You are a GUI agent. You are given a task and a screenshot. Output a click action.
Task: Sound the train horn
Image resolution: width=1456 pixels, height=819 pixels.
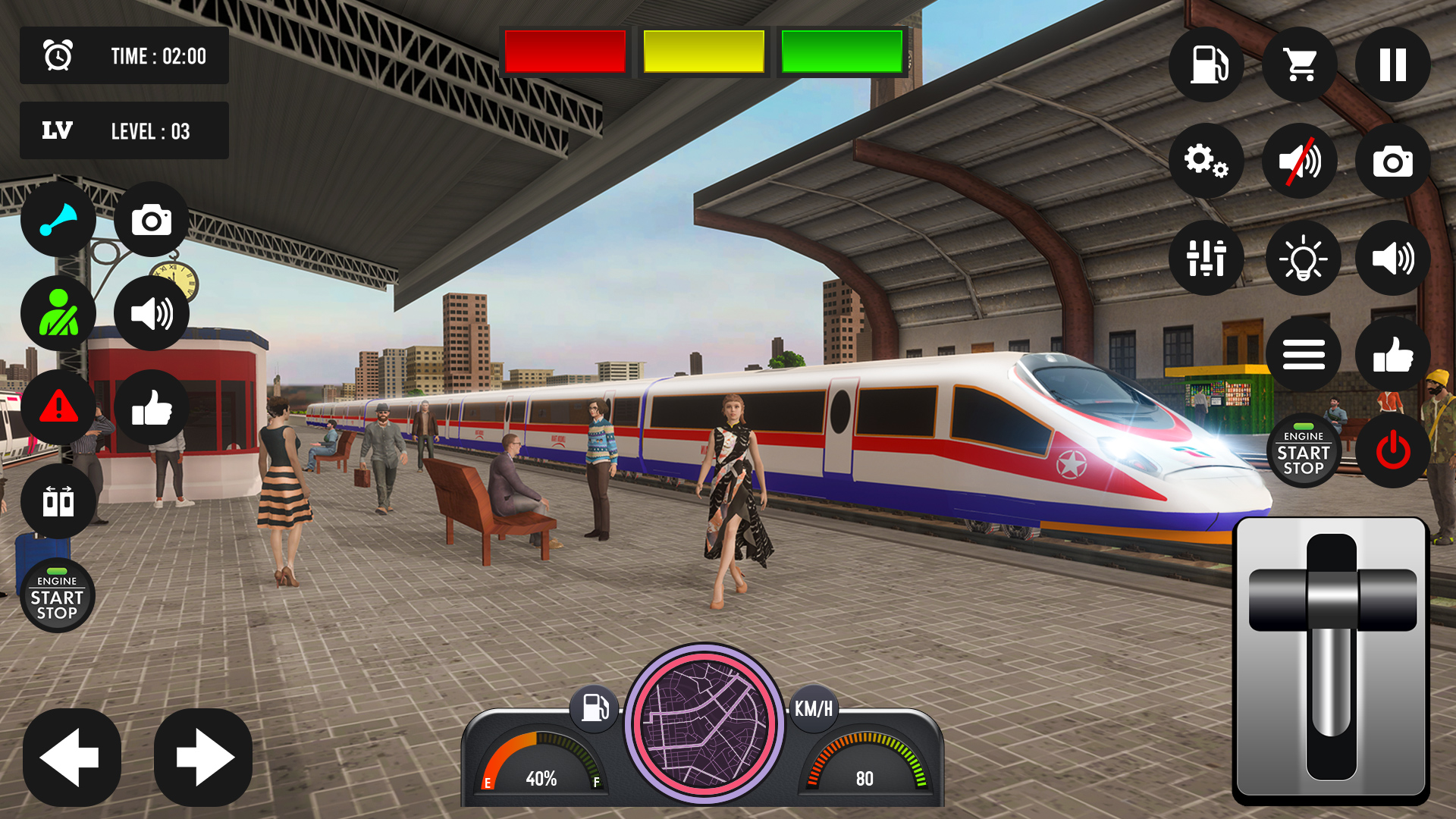[x=59, y=219]
